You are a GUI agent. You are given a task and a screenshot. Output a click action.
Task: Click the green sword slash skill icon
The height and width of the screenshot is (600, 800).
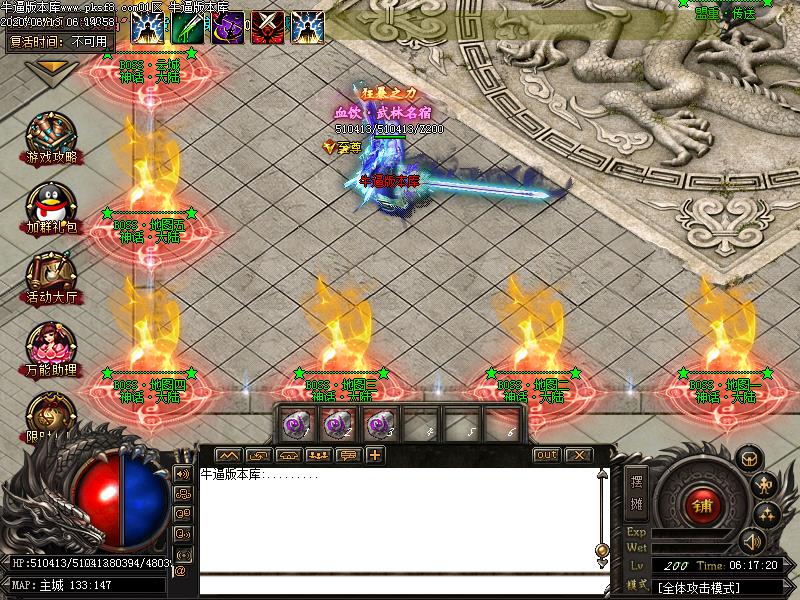point(187,27)
